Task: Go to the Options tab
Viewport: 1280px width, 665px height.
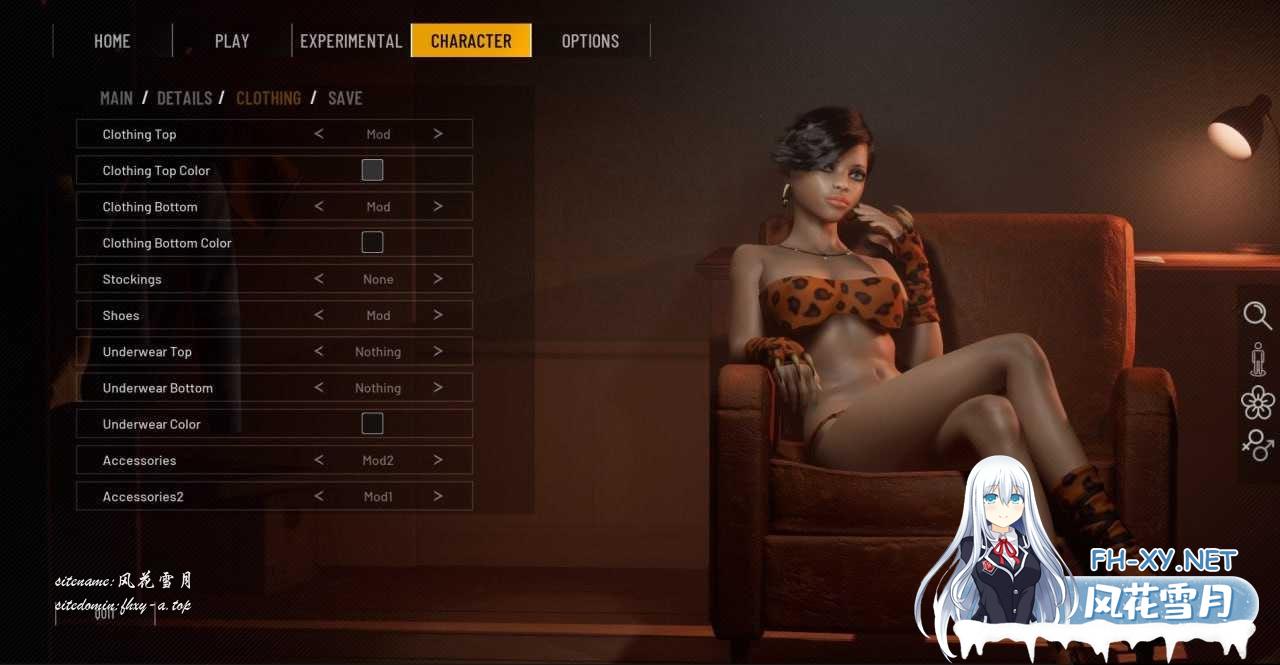Action: click(x=590, y=41)
